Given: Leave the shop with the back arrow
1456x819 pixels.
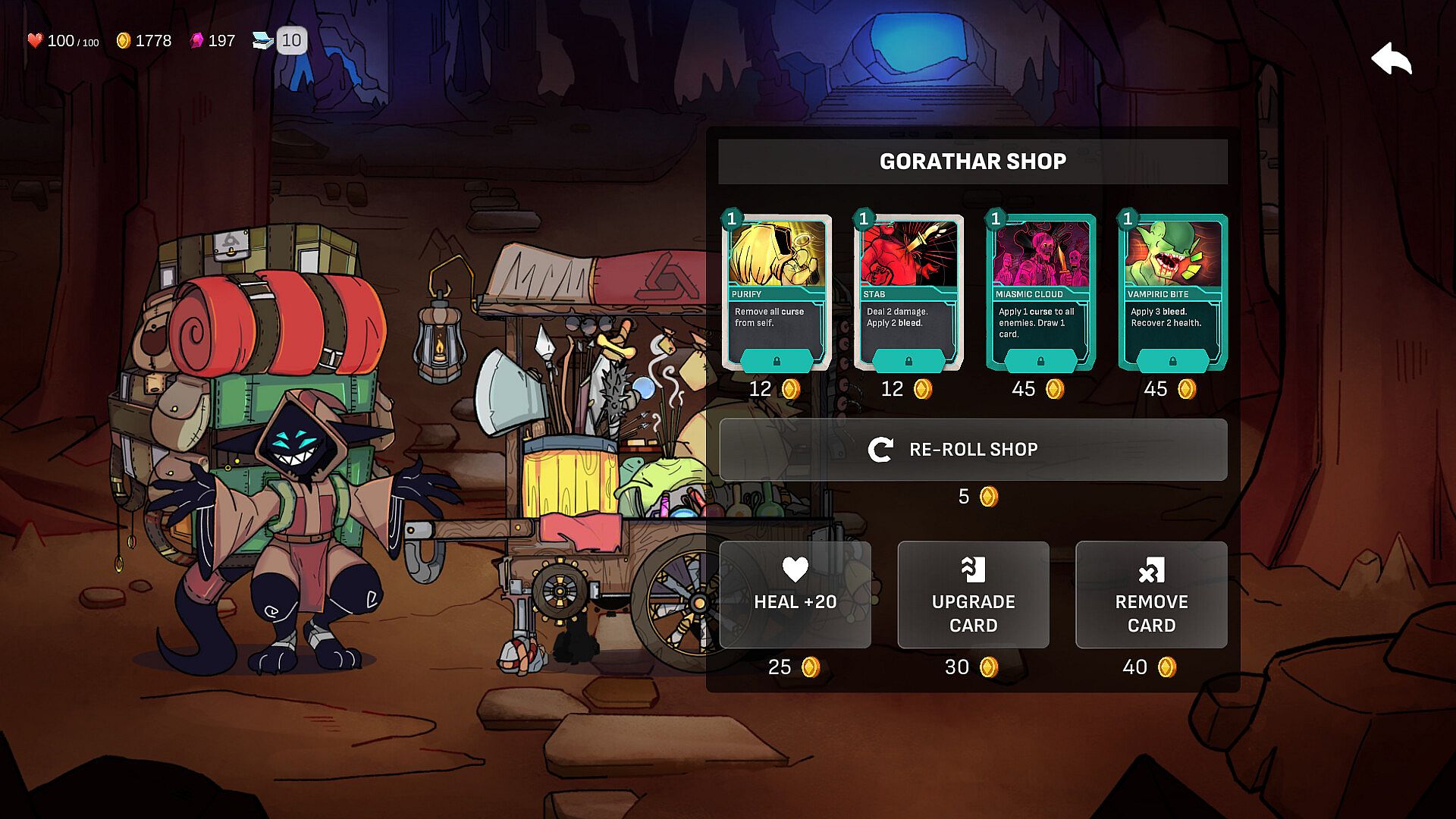Looking at the screenshot, I should [x=1392, y=59].
